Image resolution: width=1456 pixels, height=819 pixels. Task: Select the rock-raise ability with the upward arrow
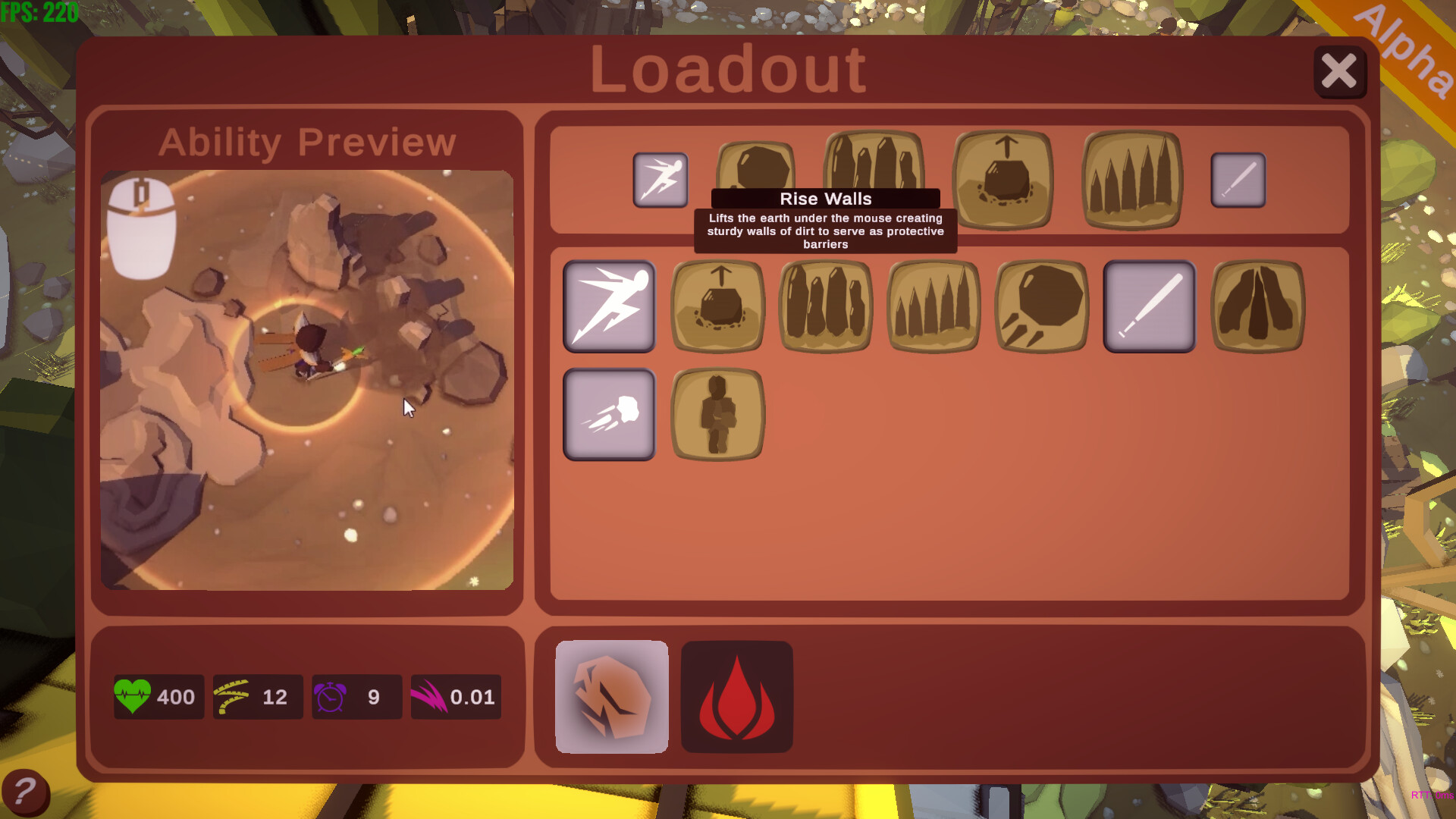pos(717,306)
